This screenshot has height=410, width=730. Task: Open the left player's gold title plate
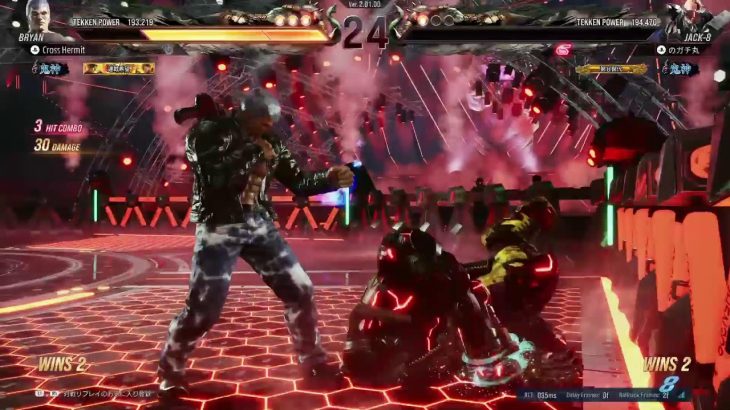[118, 69]
